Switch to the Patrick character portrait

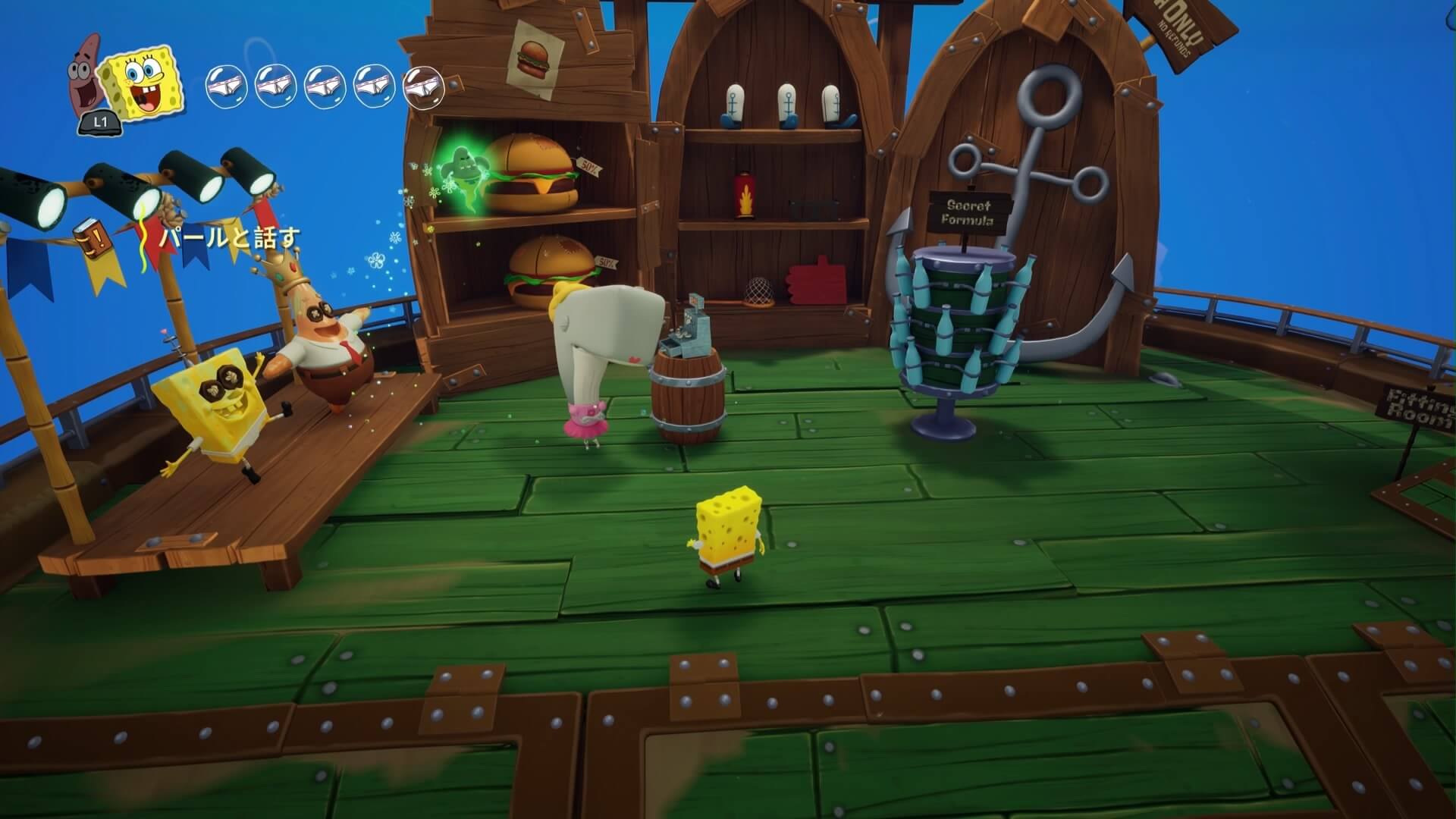pos(88,72)
